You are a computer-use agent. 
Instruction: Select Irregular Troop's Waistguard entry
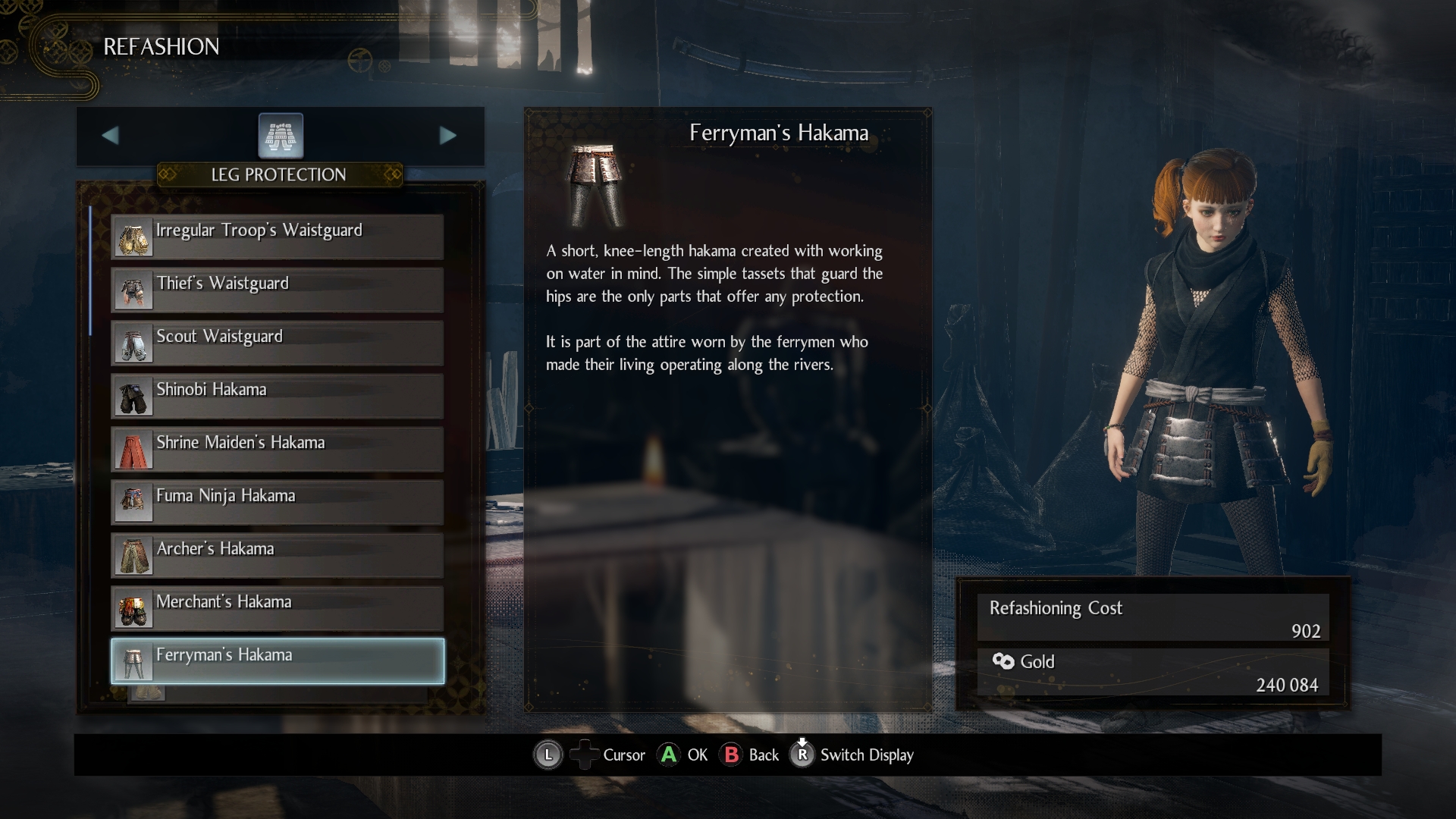click(278, 237)
